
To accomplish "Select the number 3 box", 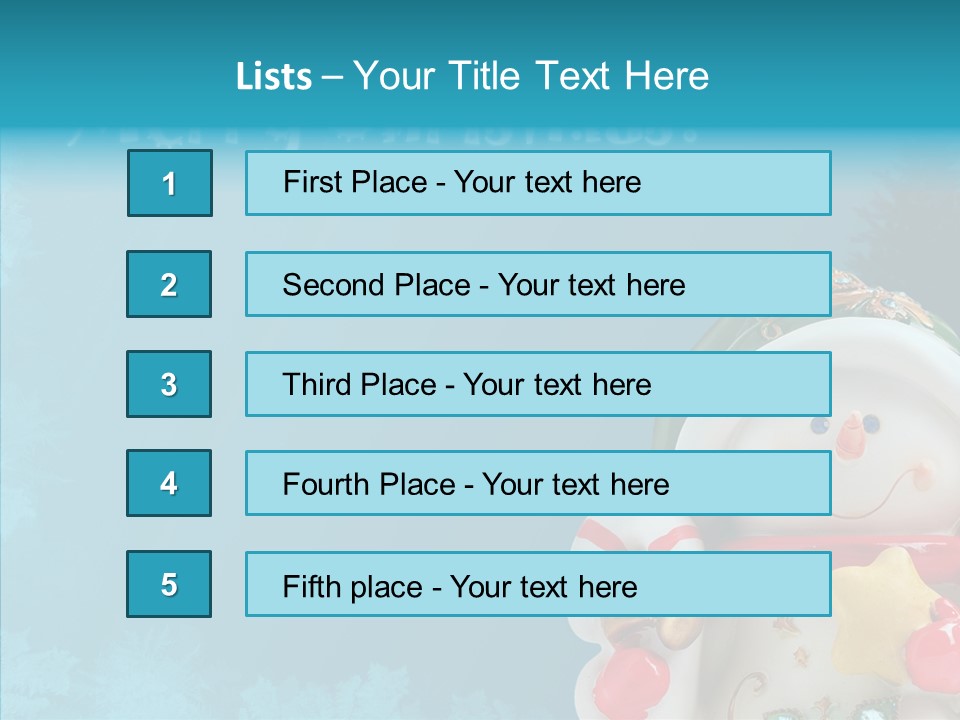I will (169, 384).
